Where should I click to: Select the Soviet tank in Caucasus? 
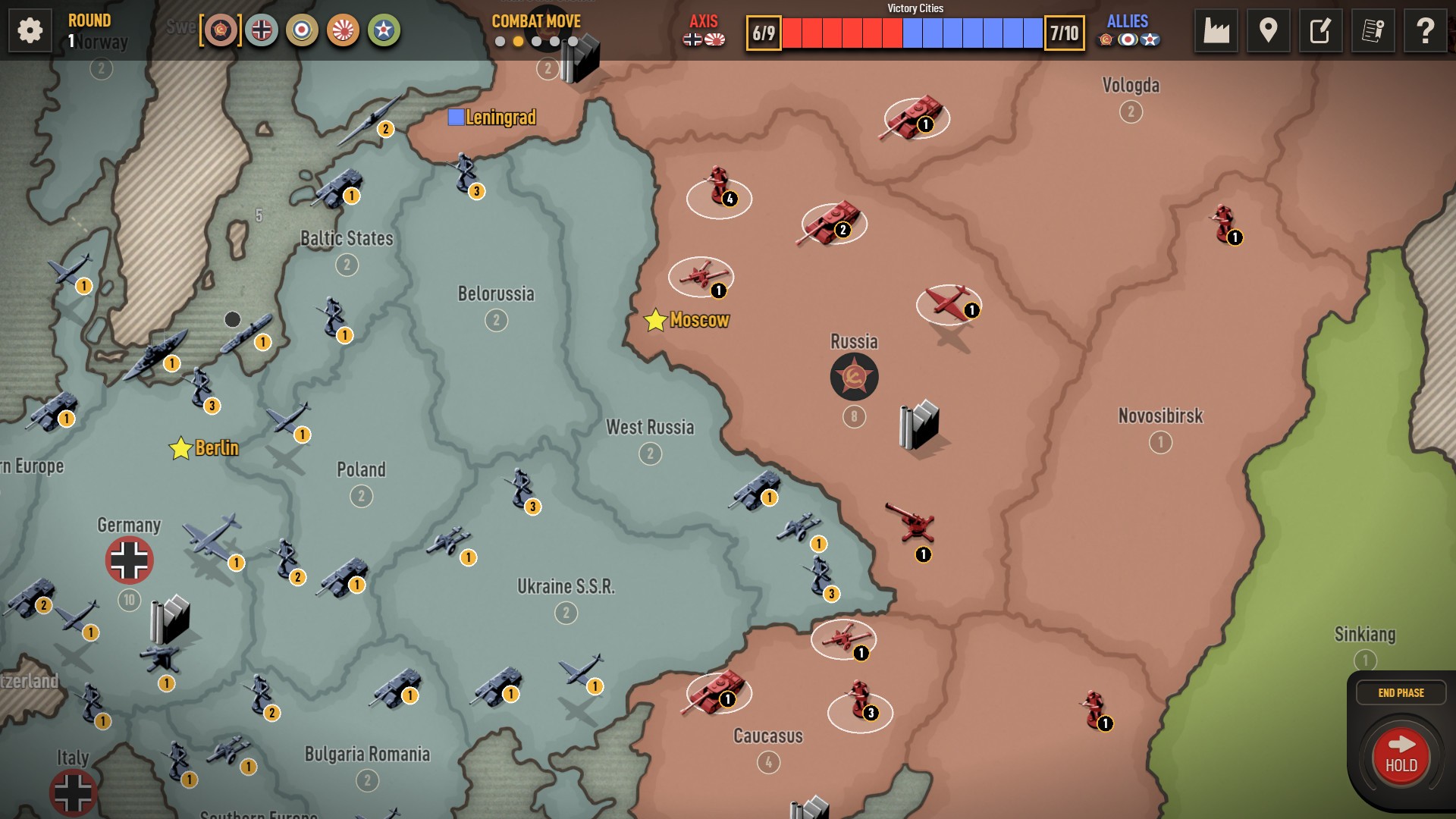(717, 690)
